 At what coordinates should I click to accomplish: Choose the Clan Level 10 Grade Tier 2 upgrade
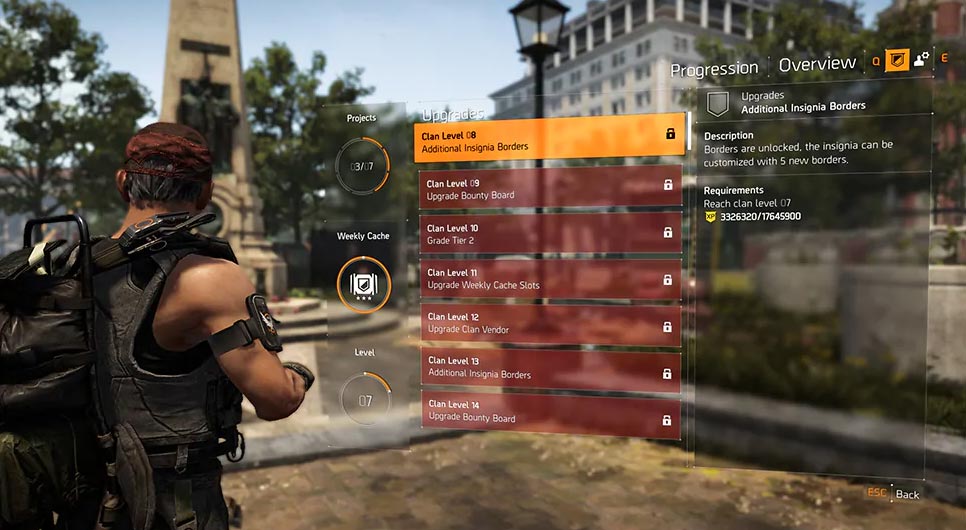click(x=549, y=233)
